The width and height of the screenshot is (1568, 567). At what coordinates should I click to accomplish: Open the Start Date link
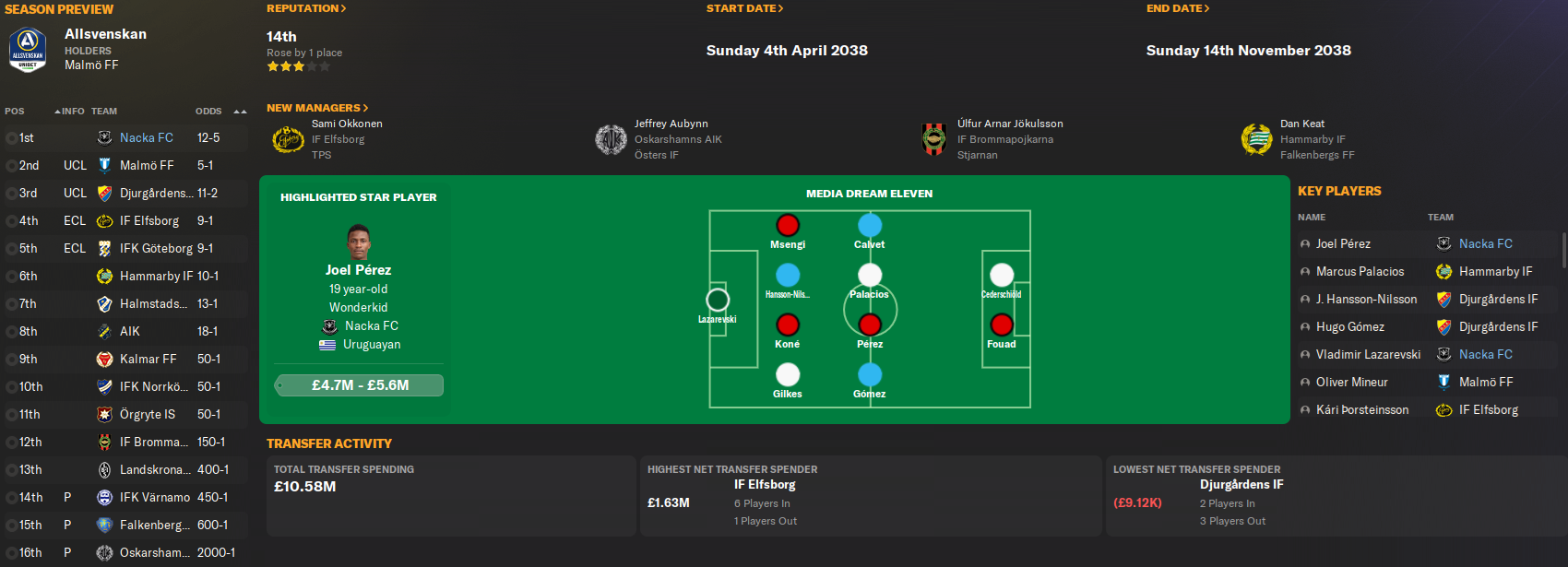(x=744, y=8)
